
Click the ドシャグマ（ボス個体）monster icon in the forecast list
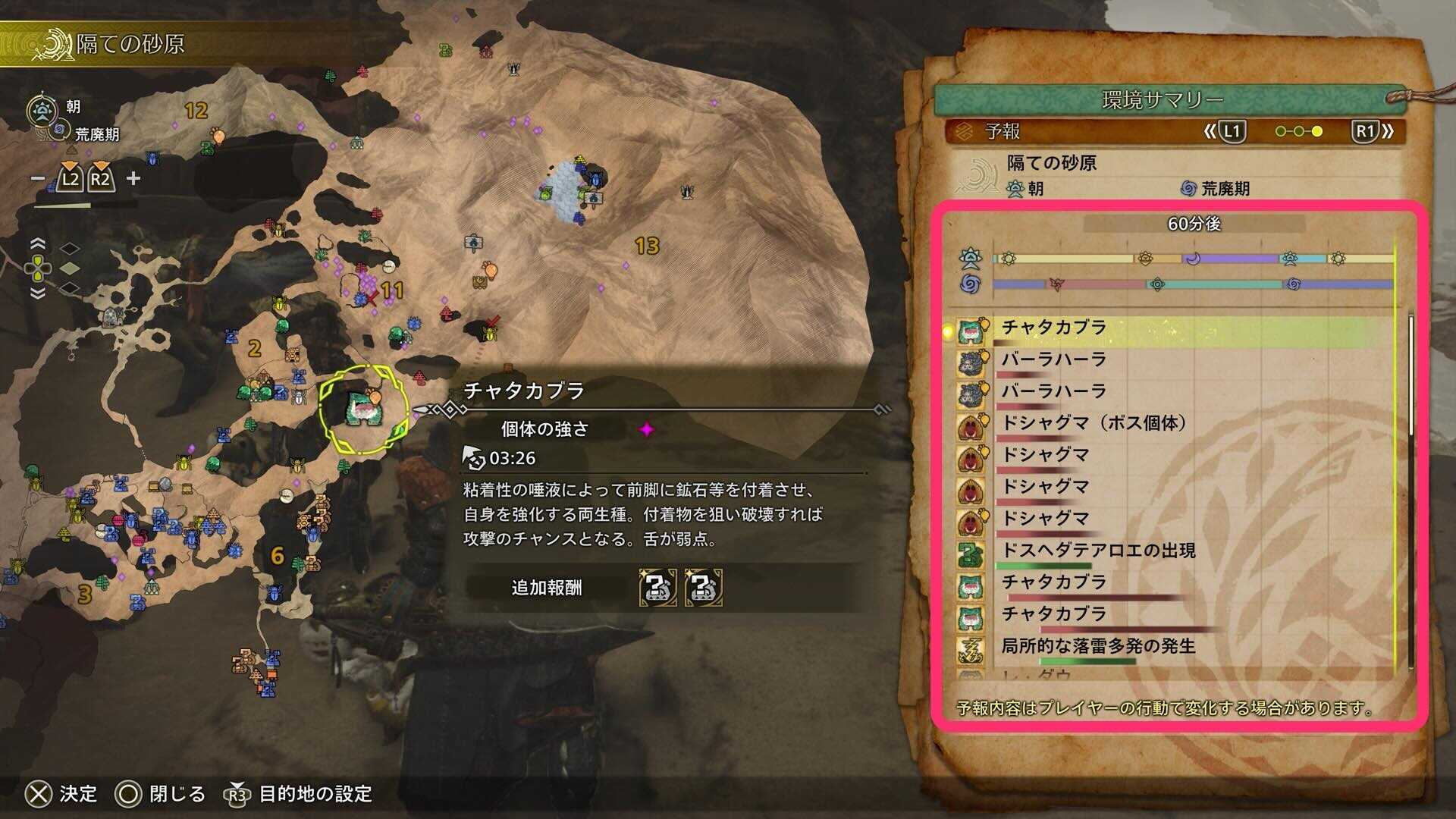point(971,425)
